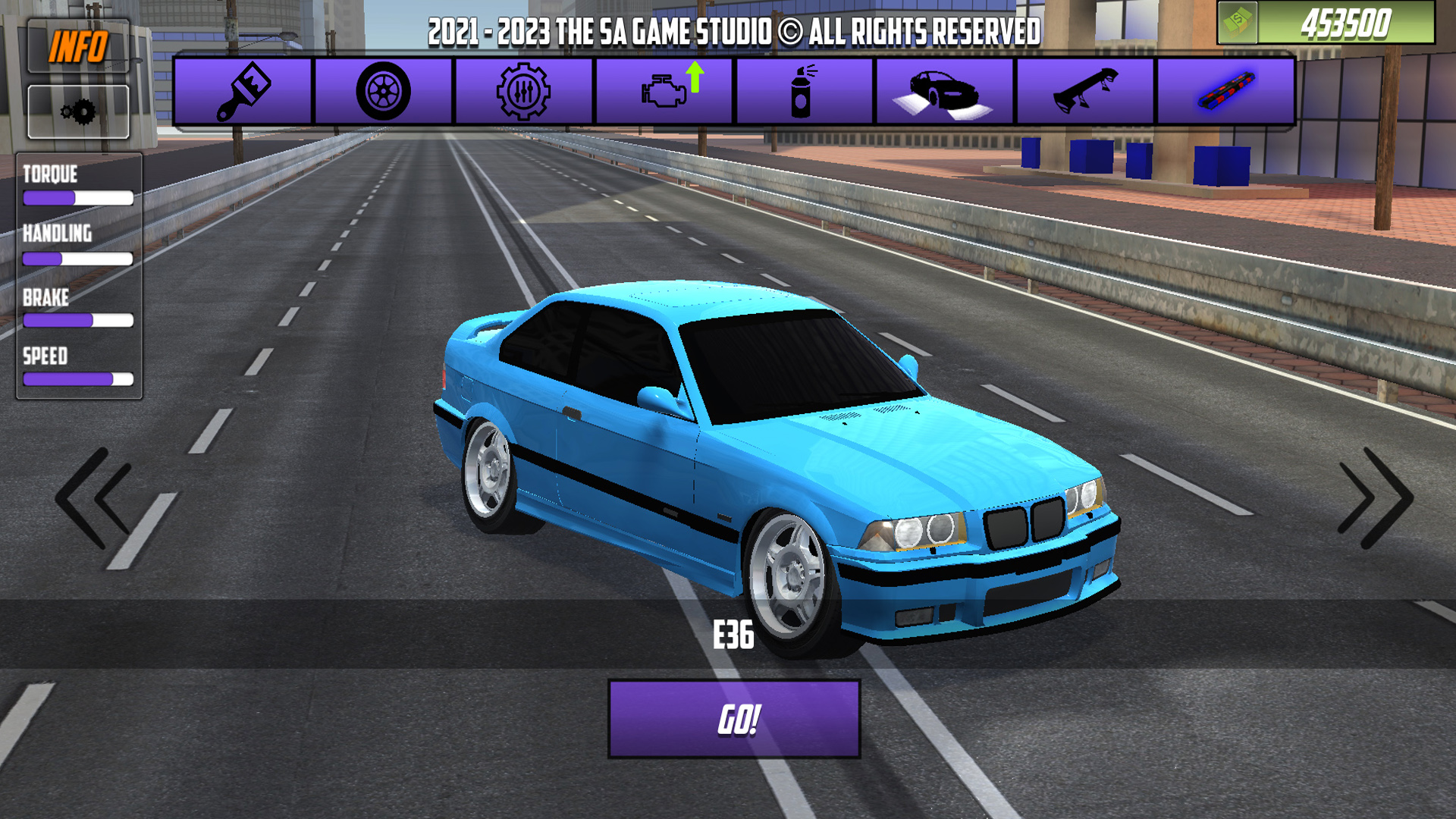Select the wheel rims category
The height and width of the screenshot is (819, 1456).
tap(383, 92)
